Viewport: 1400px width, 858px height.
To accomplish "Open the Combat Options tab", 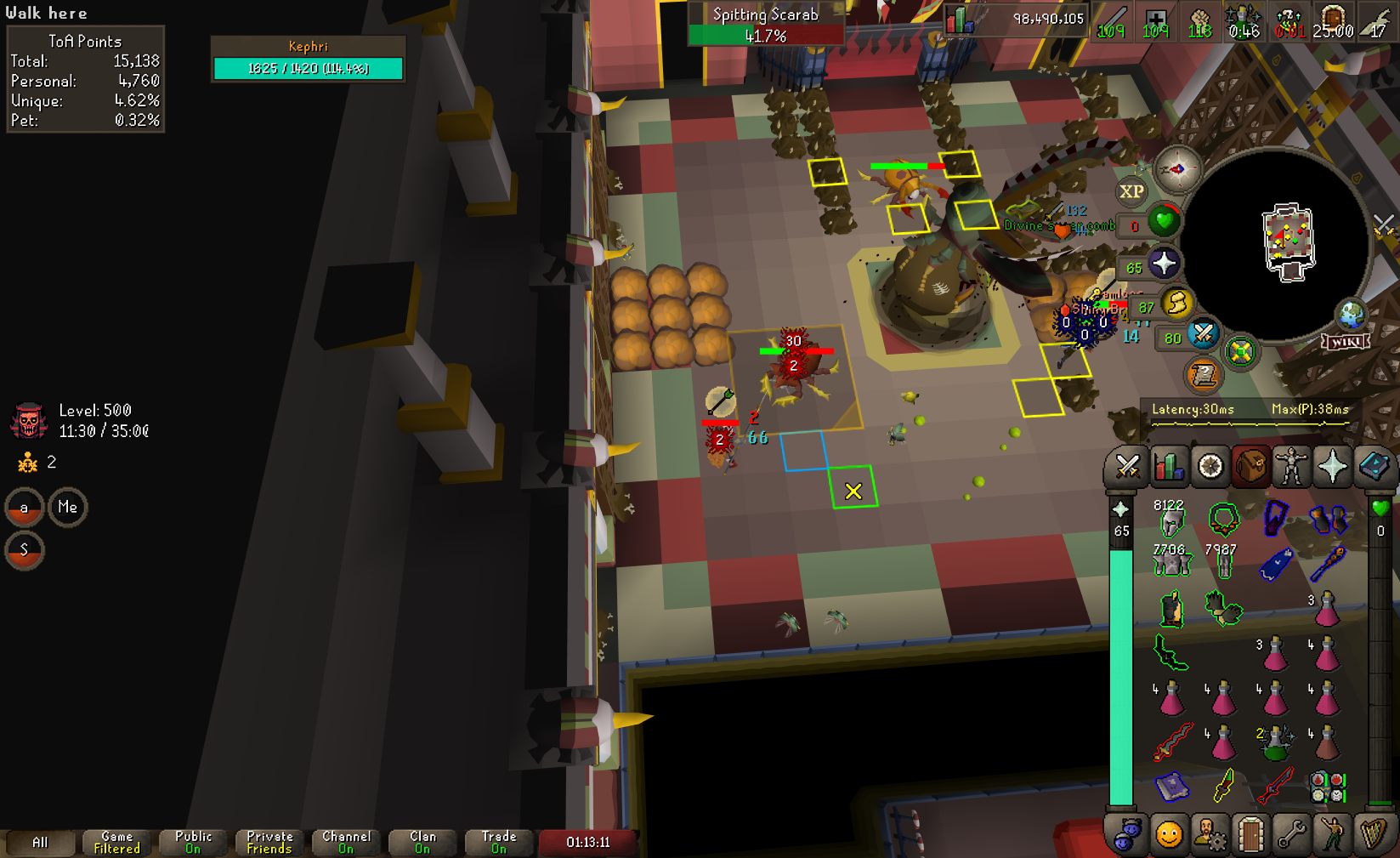I will [1127, 467].
